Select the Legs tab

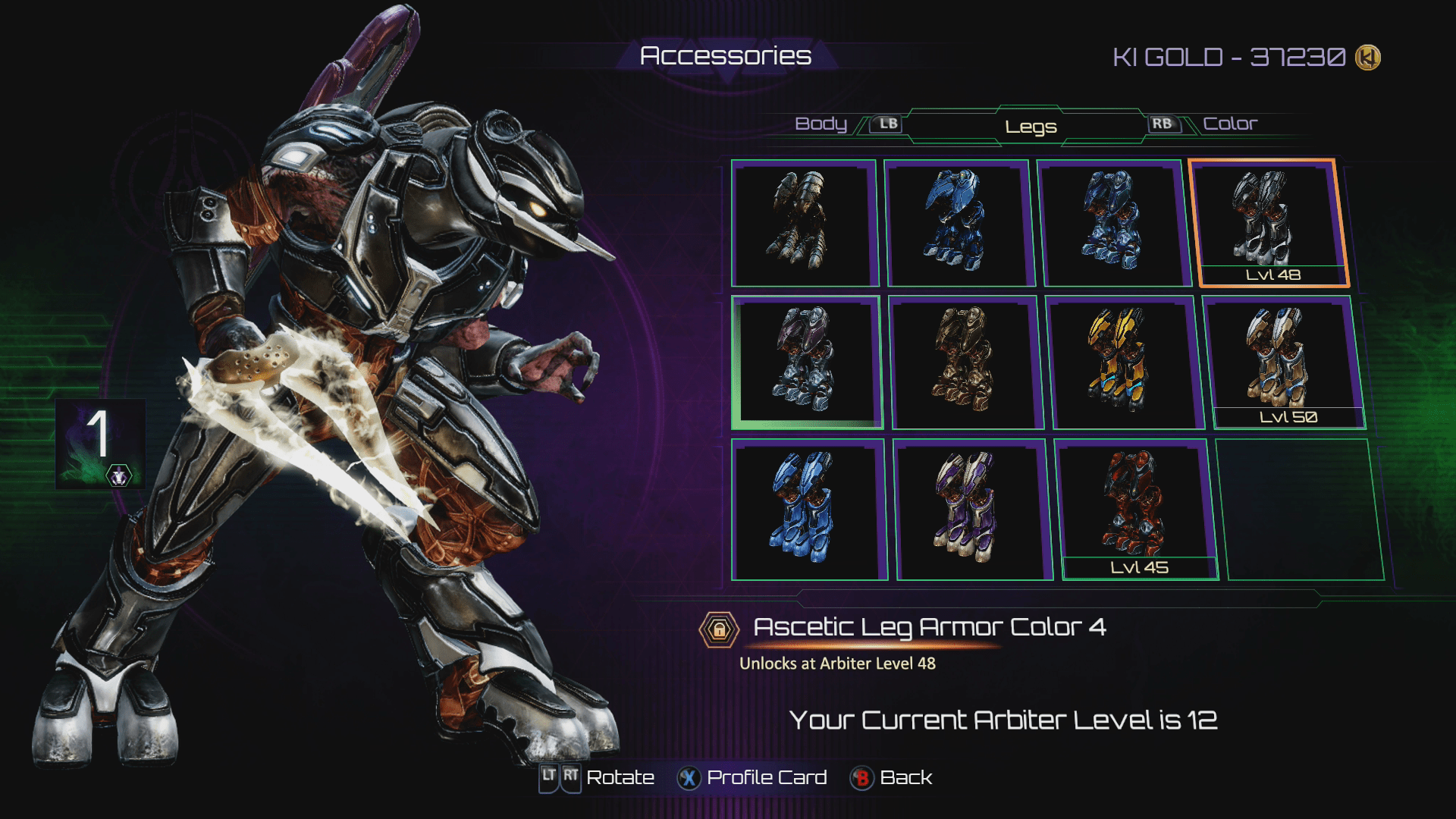click(x=1031, y=127)
